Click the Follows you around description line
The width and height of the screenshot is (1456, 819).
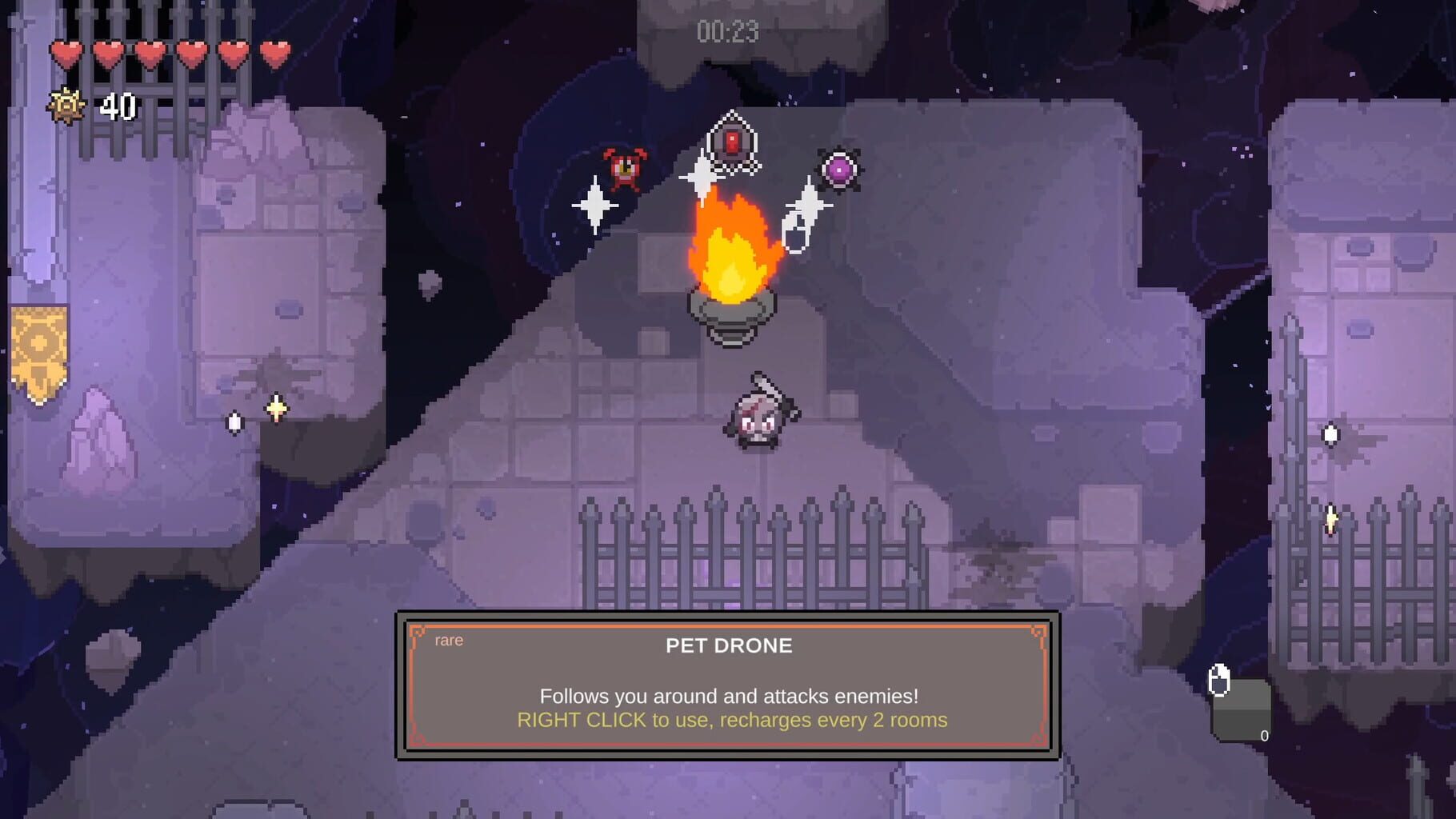click(x=728, y=696)
